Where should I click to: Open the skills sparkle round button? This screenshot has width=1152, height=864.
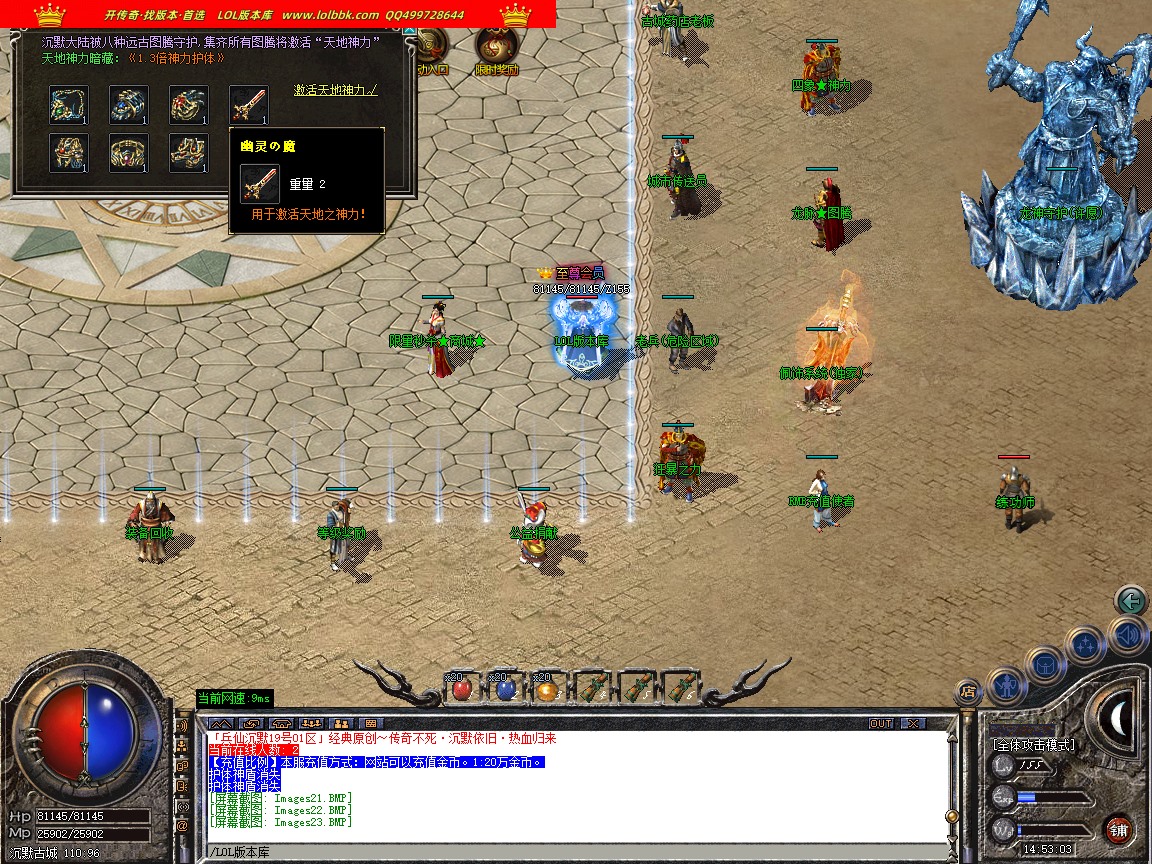1086,643
